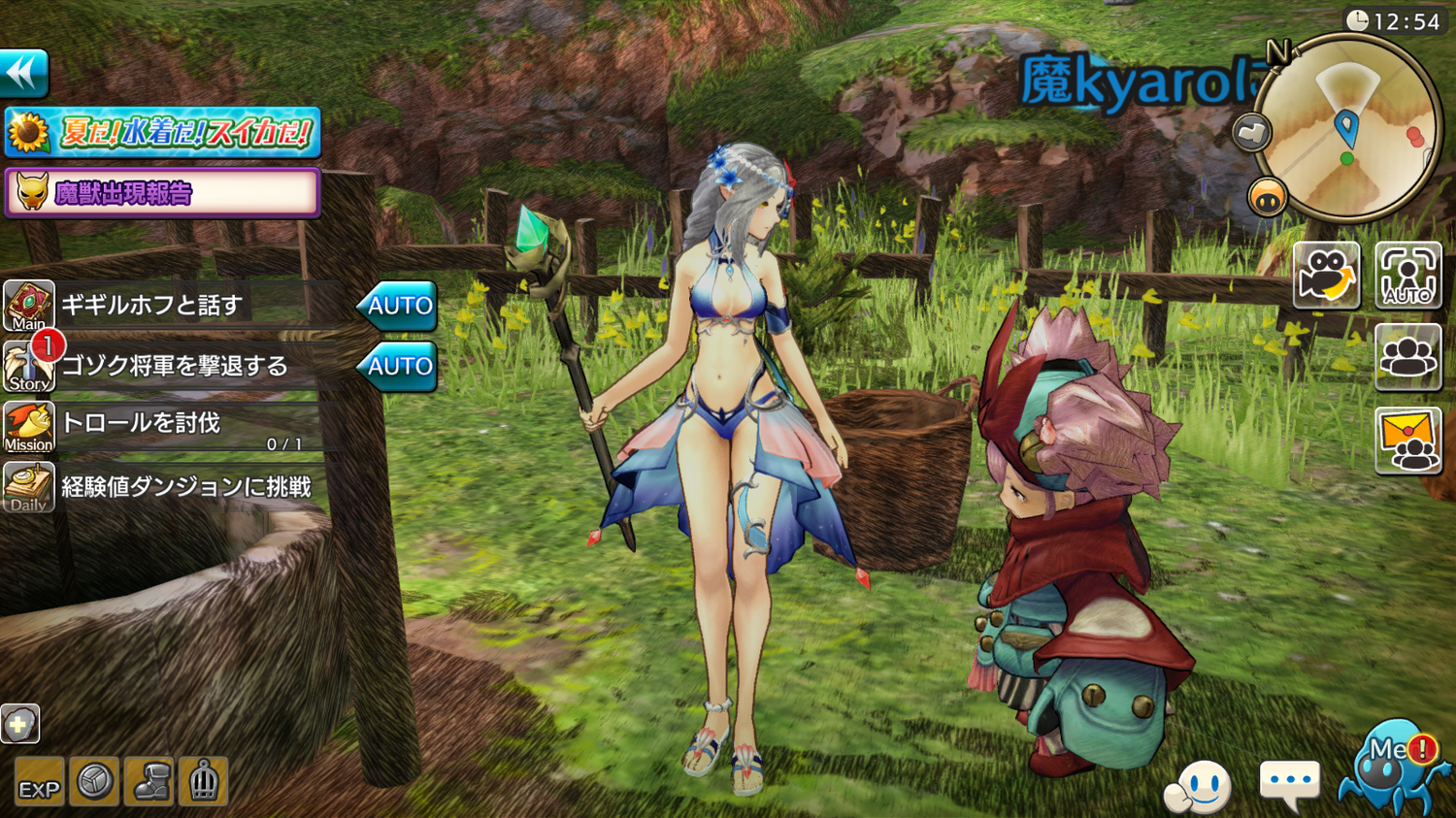The height and width of the screenshot is (818, 1456).
Task: Activate AUTO for the Main quest
Action: tap(398, 306)
